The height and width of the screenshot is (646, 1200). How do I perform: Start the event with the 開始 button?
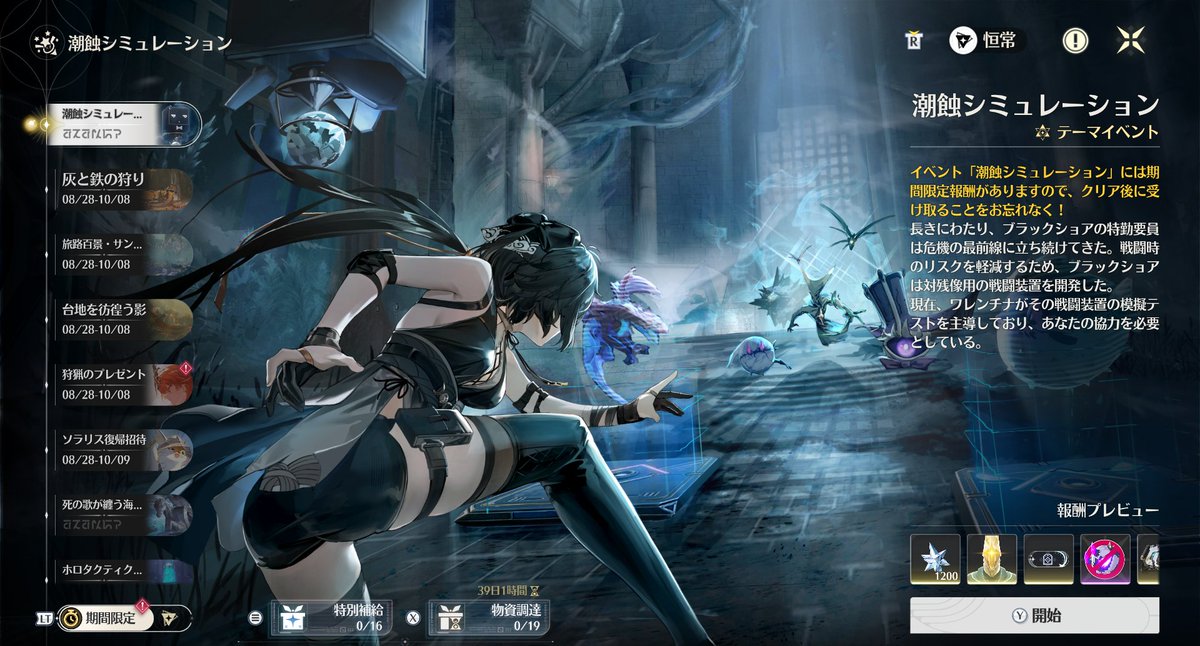point(1034,616)
